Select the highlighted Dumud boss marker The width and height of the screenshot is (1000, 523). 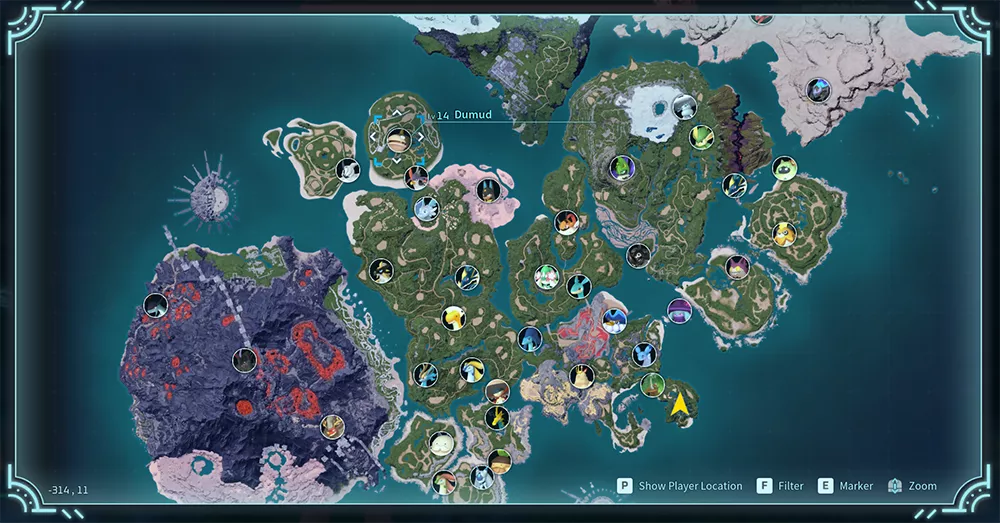[x=398, y=139]
